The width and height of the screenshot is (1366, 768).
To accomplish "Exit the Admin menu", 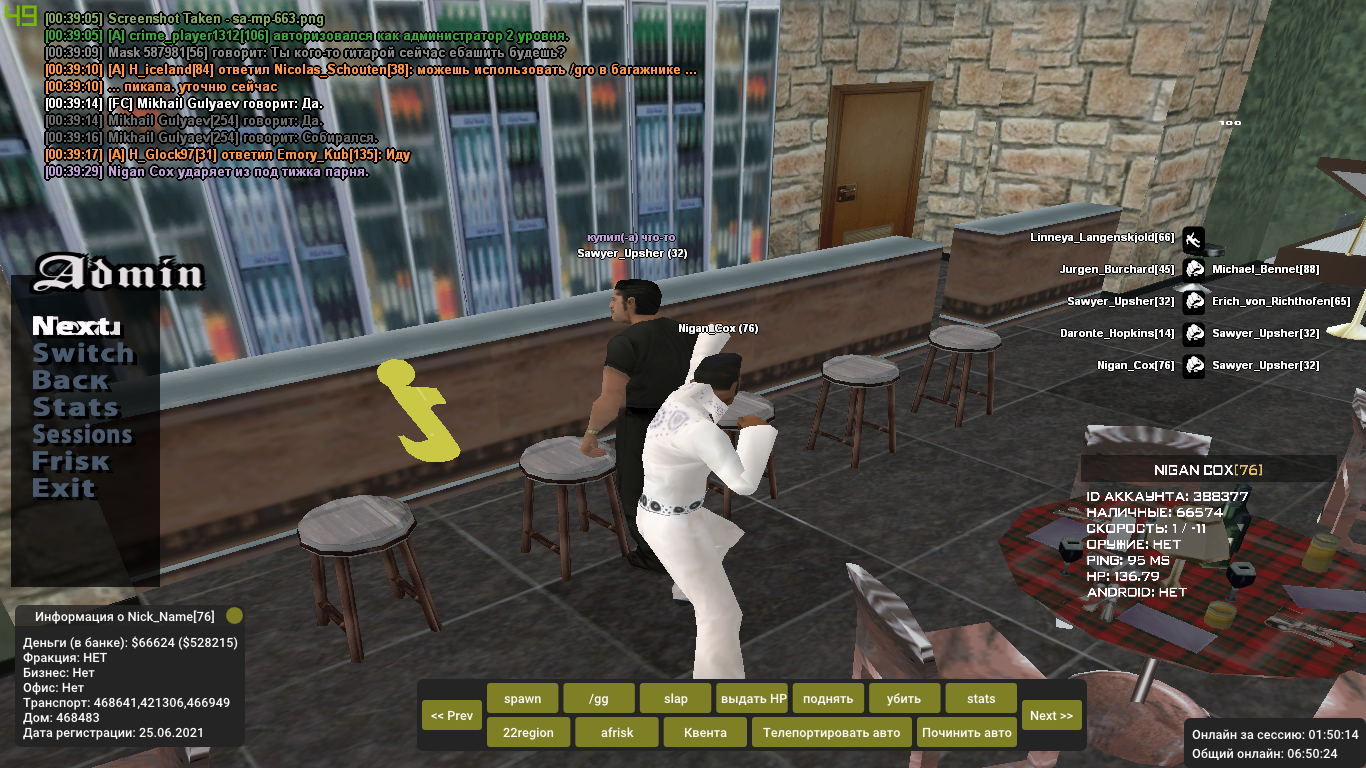I will [63, 488].
